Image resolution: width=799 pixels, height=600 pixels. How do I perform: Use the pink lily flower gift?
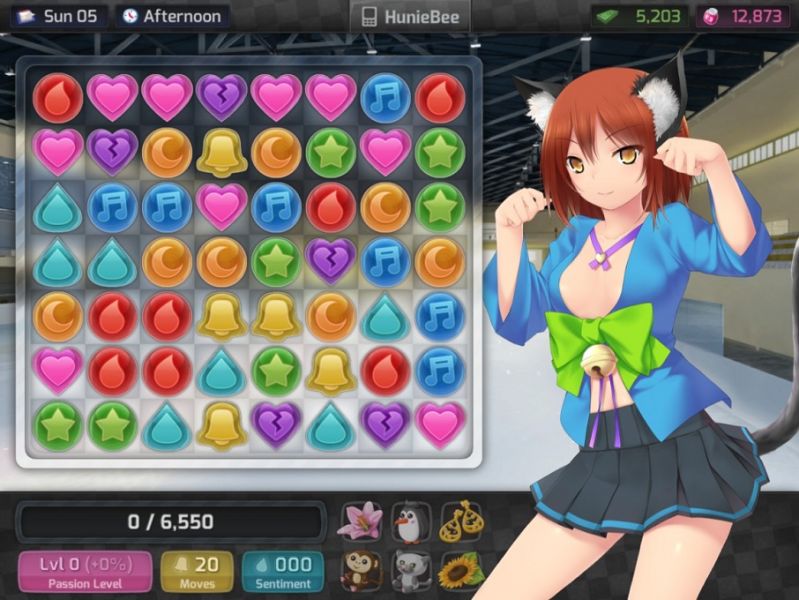(358, 521)
